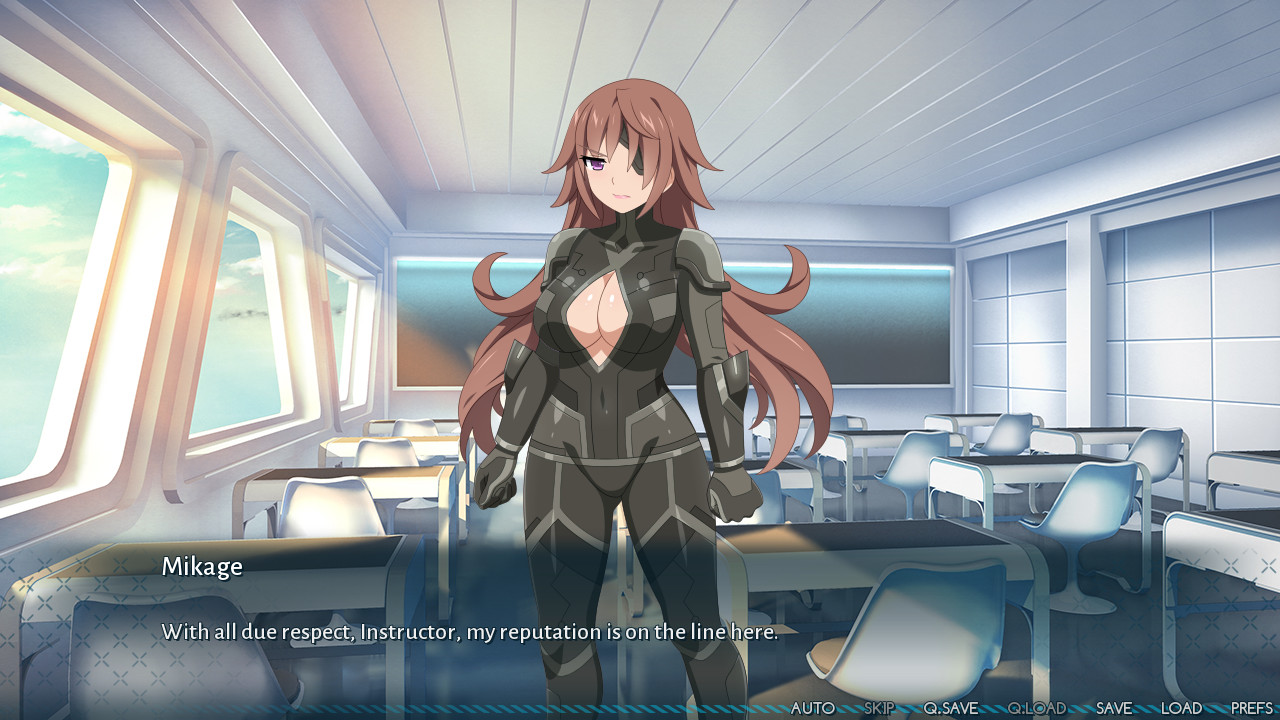
Task: Toggle automatic text advance with AUTO
Action: click(812, 706)
